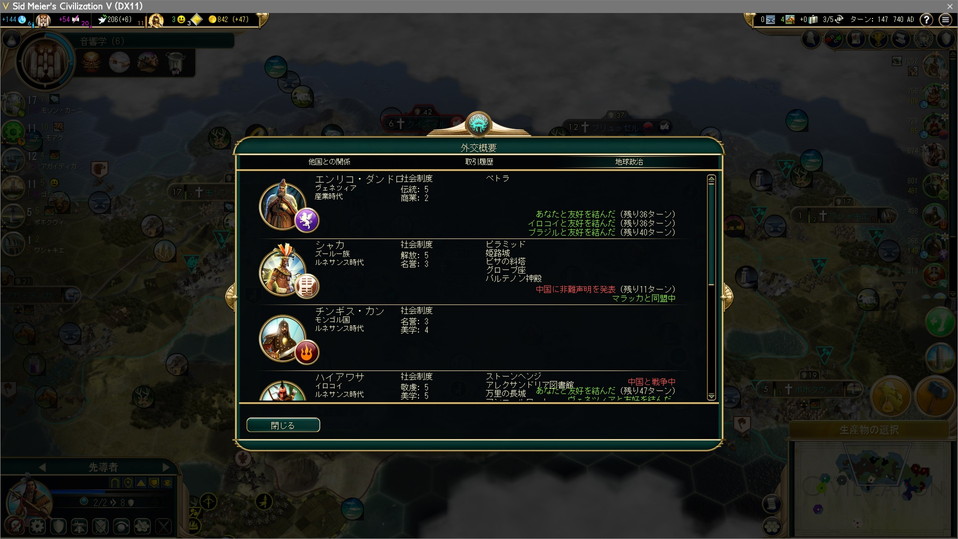Viewport: 958px width, 539px height.
Task: Click the faith dove indicator
Action: (102, 19)
